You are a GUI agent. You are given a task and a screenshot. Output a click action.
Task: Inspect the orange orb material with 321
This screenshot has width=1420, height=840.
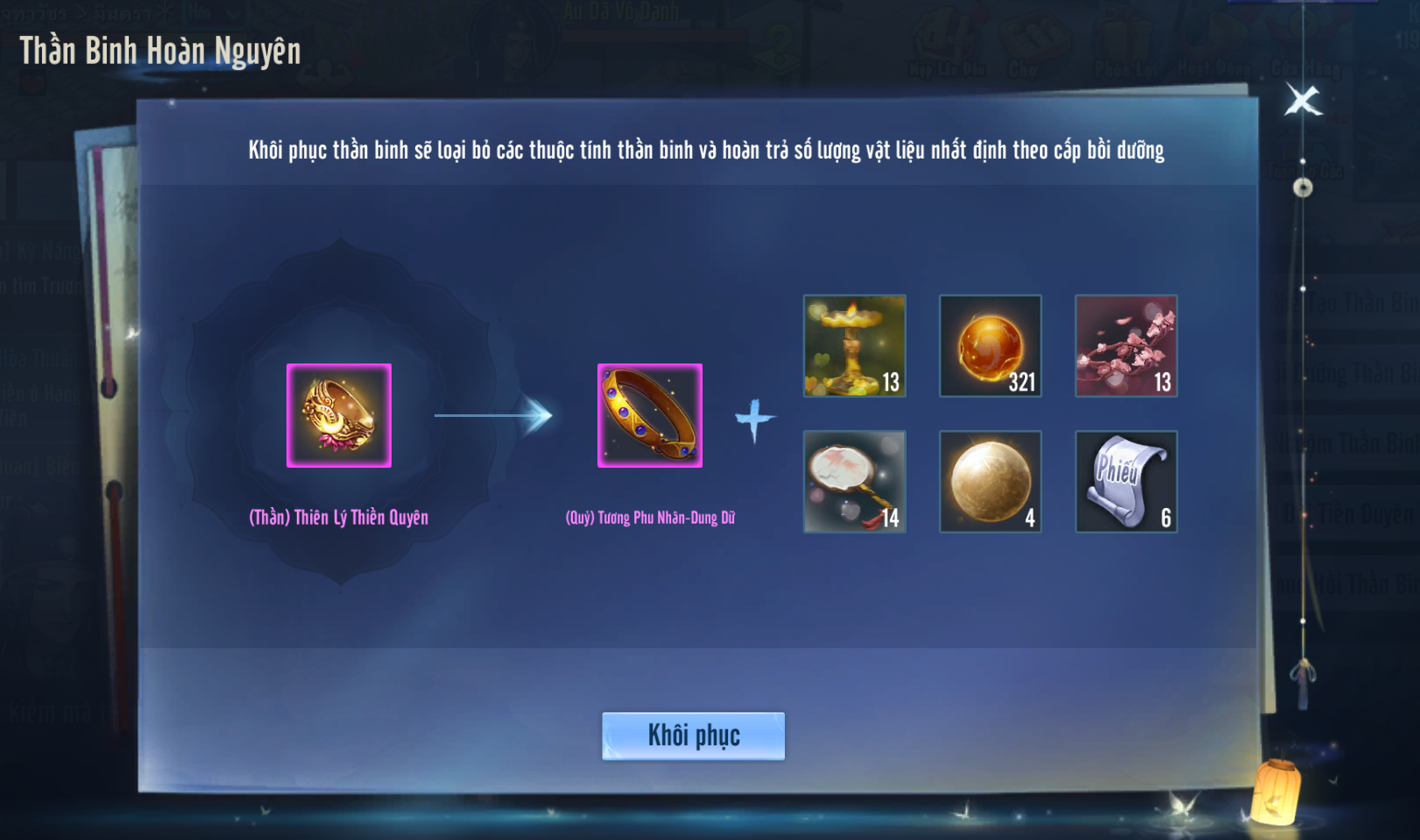(991, 346)
